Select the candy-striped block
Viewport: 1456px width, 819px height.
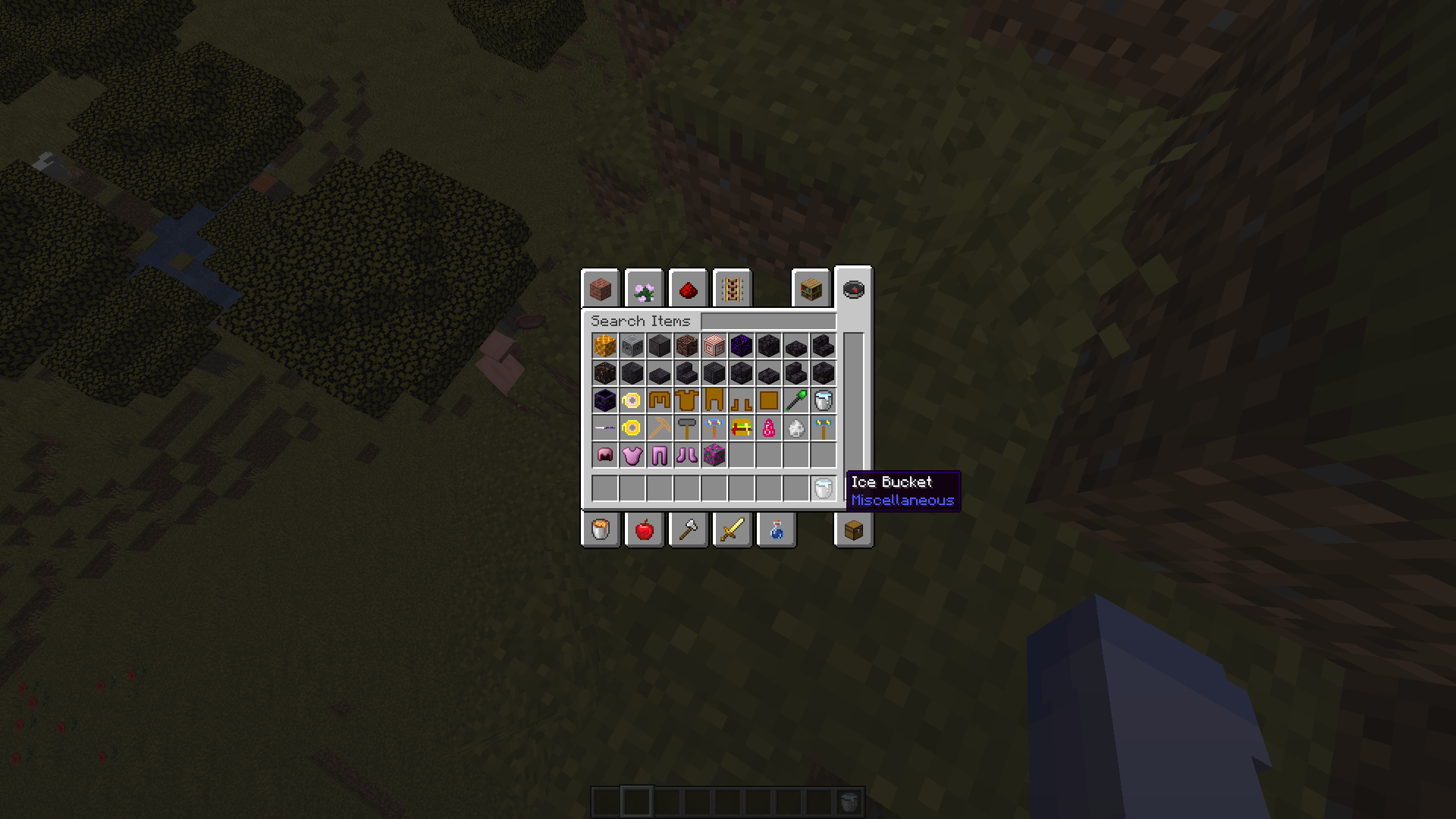click(714, 347)
